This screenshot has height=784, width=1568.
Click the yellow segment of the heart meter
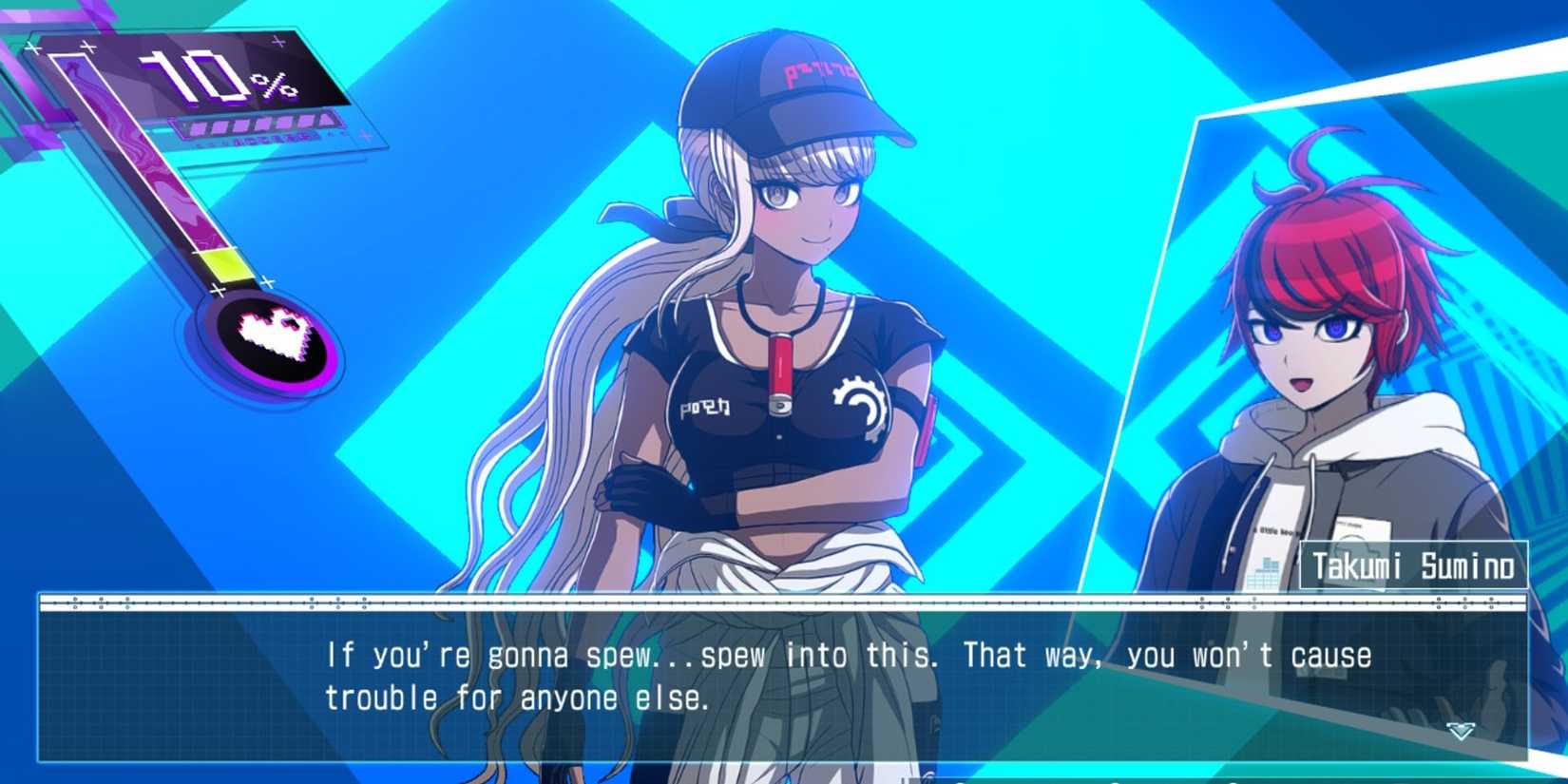coord(225,264)
